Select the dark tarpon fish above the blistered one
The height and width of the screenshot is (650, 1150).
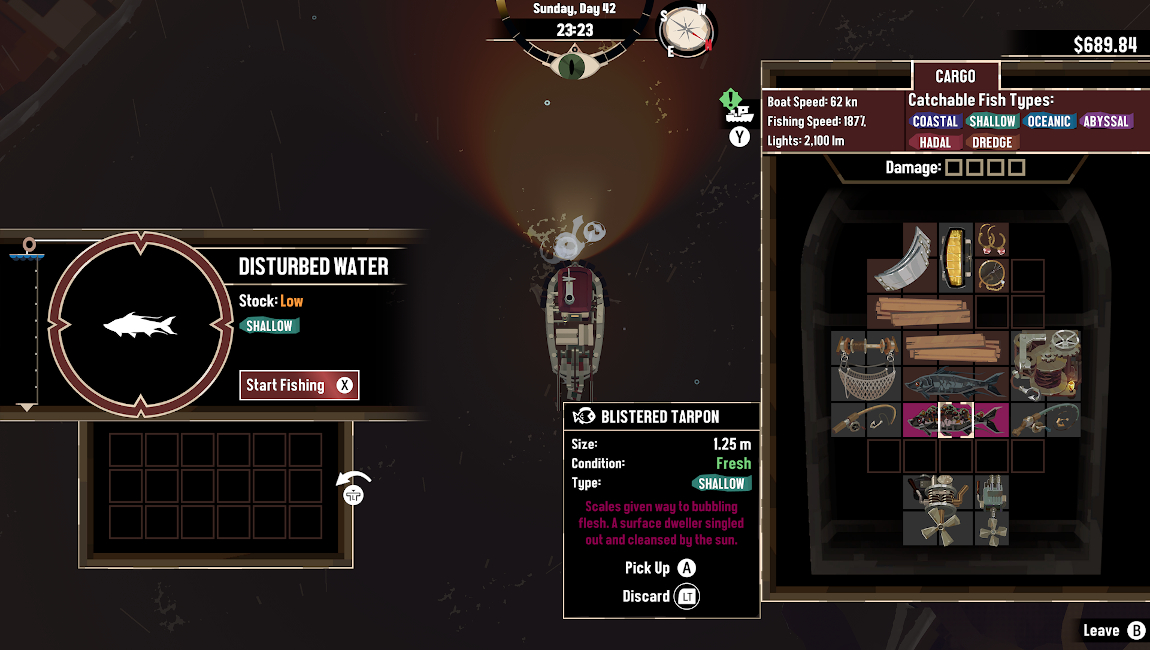[x=955, y=384]
